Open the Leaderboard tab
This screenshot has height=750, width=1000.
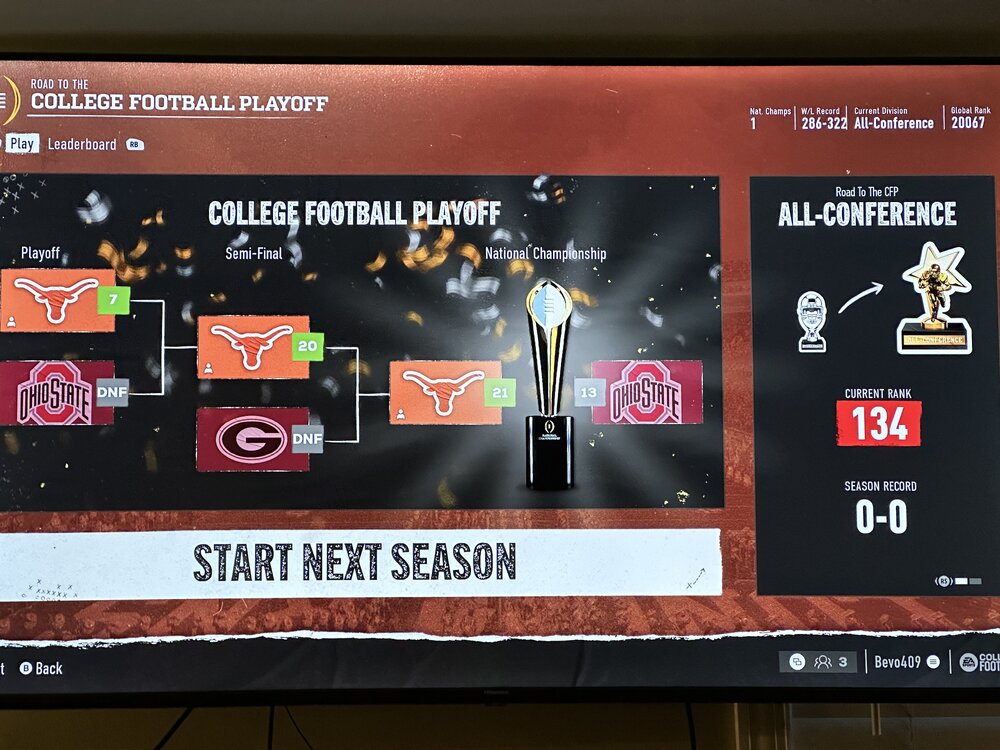tap(82, 144)
